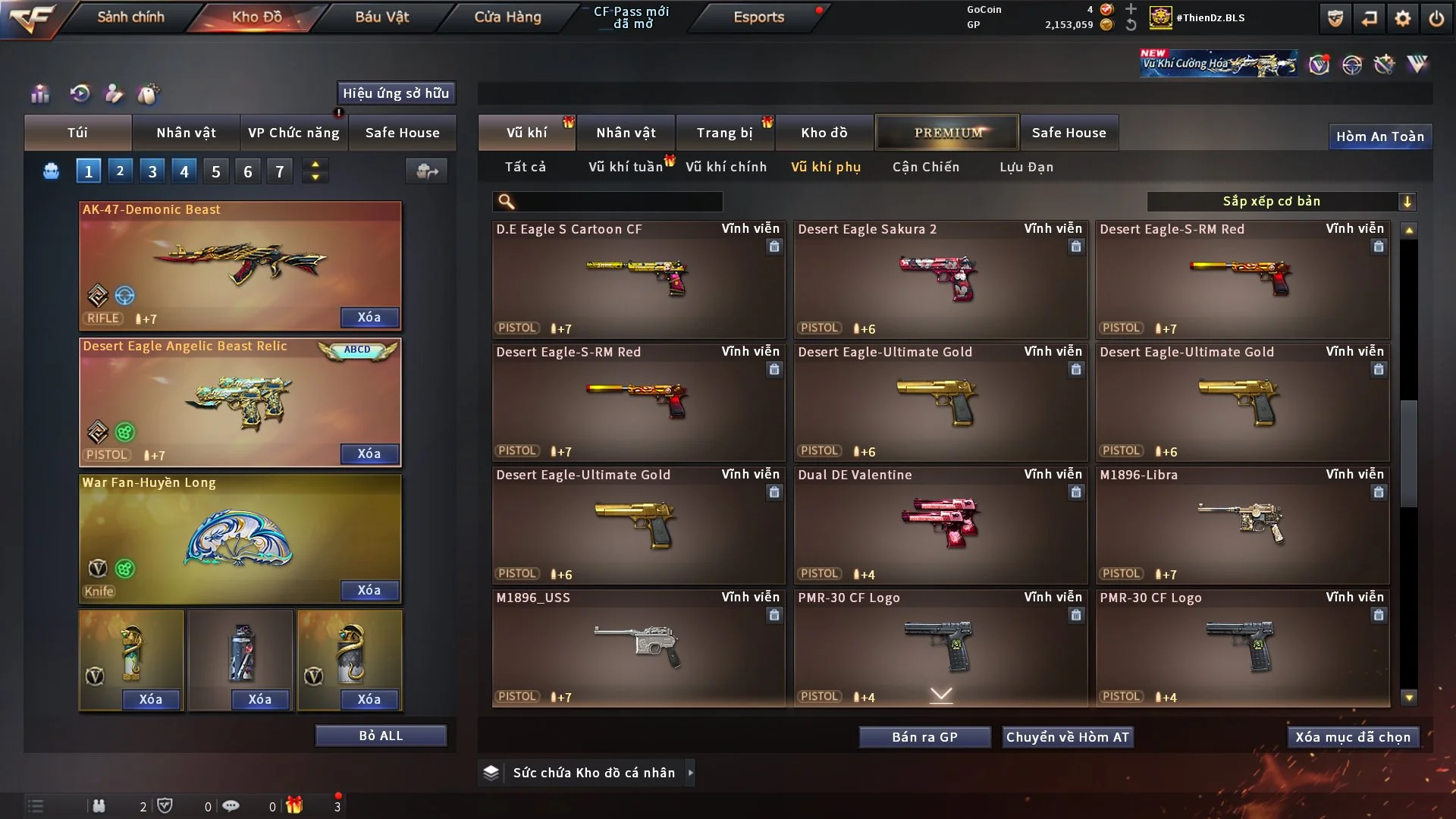Remove AK-47-Demonic Beast with Xóa

369,317
